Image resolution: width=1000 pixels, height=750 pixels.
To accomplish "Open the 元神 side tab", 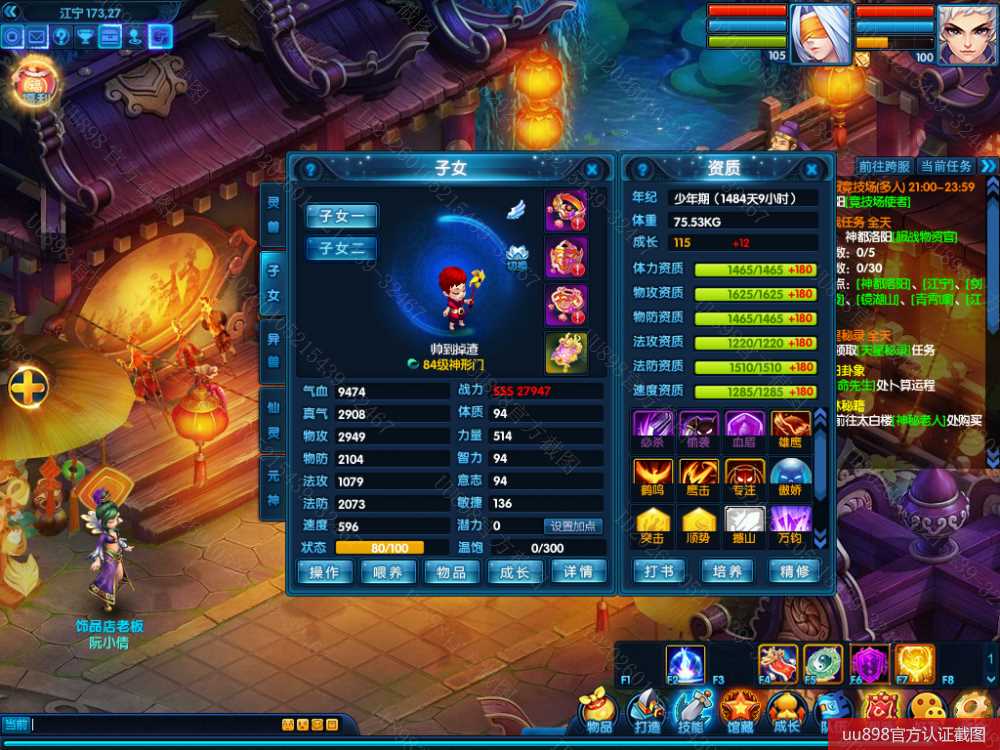I will 273,488.
